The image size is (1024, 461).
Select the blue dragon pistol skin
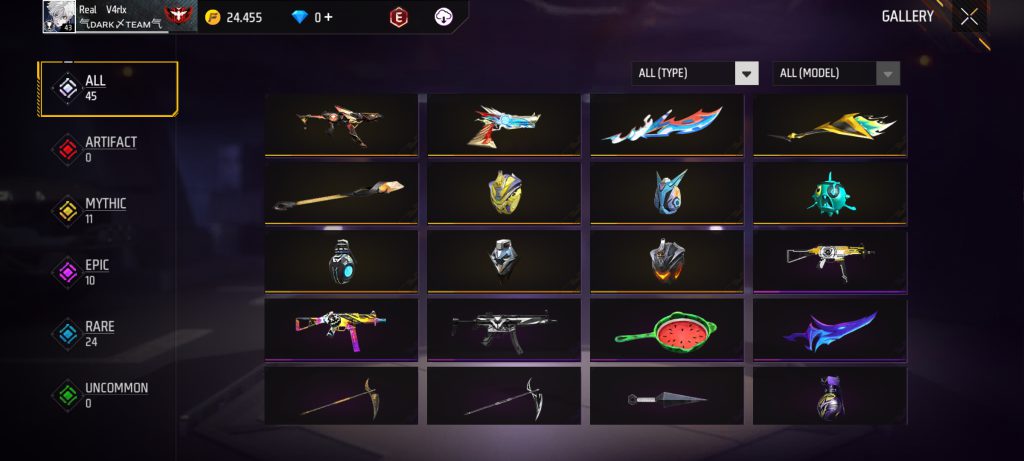coord(504,125)
